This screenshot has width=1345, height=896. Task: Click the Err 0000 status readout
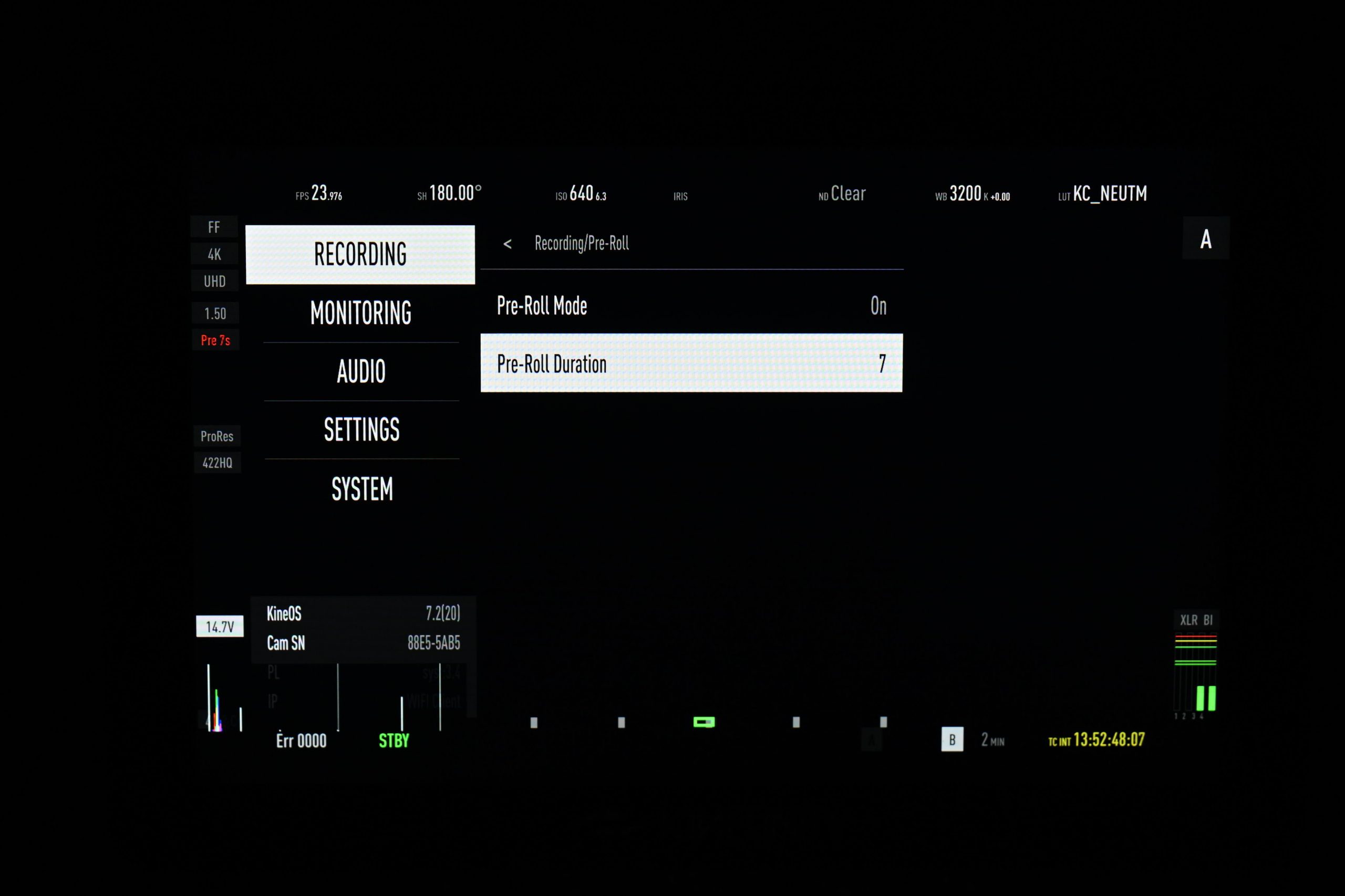tap(301, 740)
